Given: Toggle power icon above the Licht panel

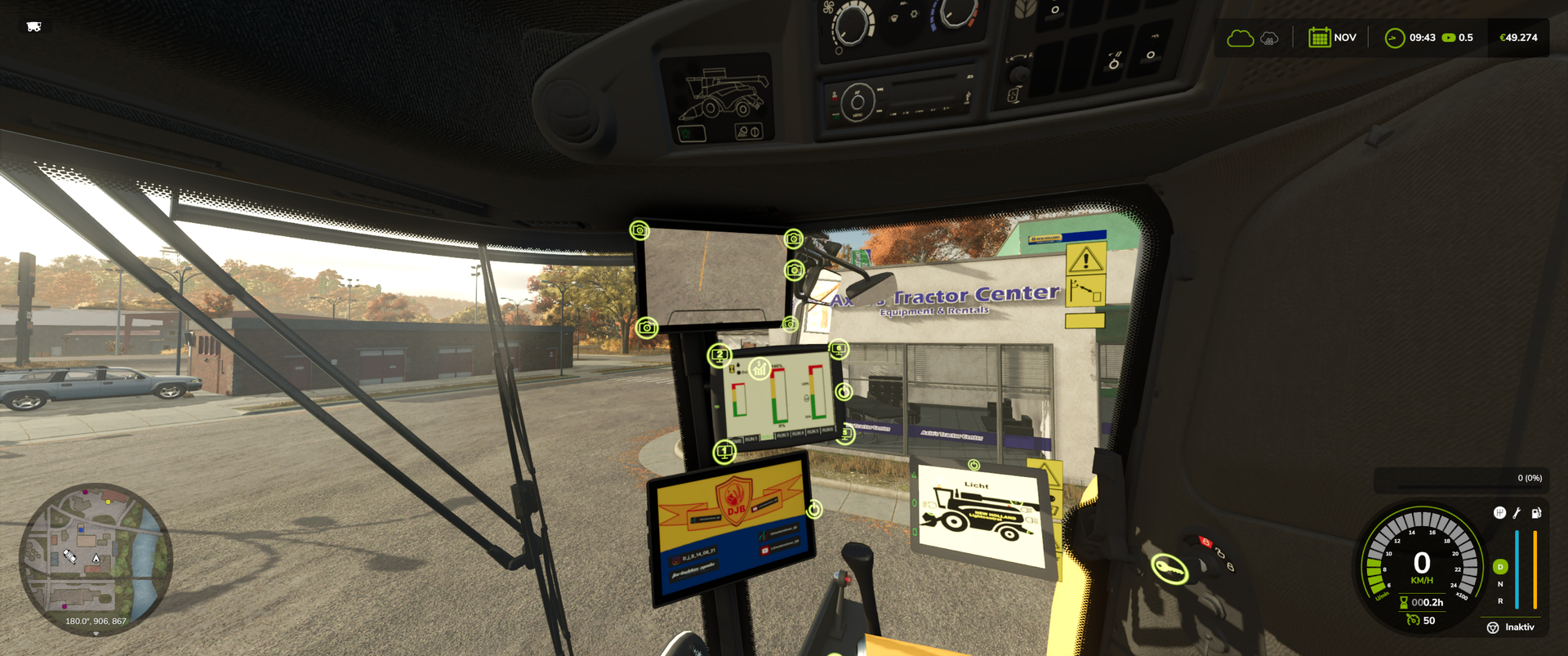Looking at the screenshot, I should pyautogui.click(x=973, y=465).
